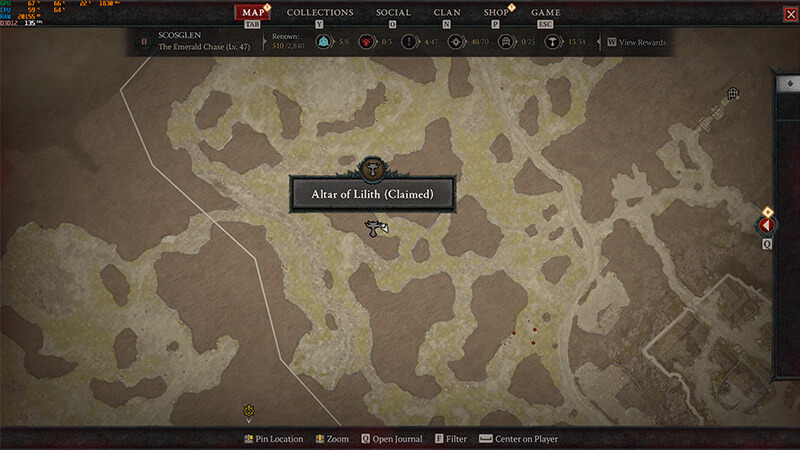The width and height of the screenshot is (800, 450).
Task: Switch to the Shop tab
Action: point(496,13)
